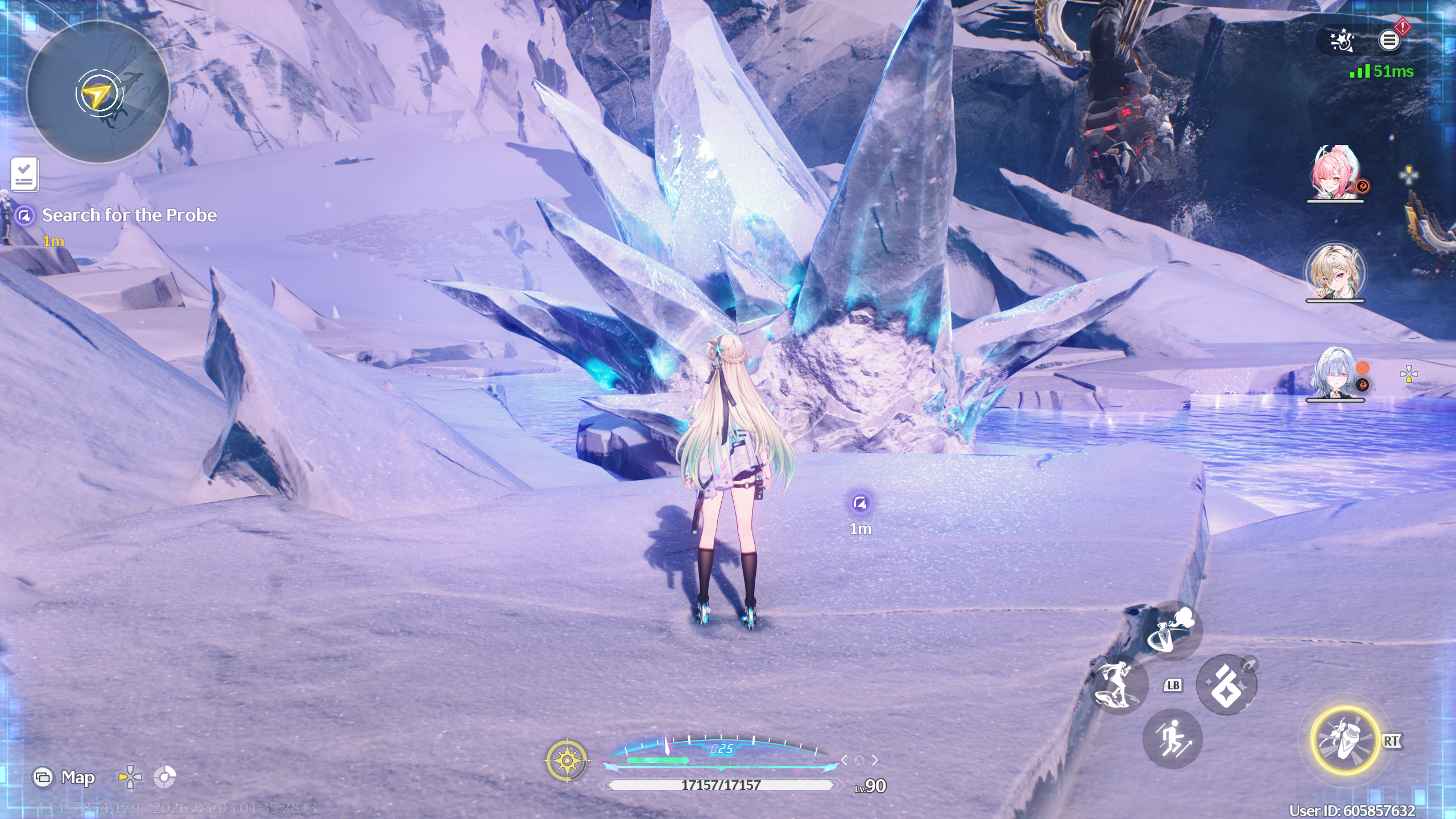Unleash the glowing yellow ultimate ability

(x=1345, y=740)
